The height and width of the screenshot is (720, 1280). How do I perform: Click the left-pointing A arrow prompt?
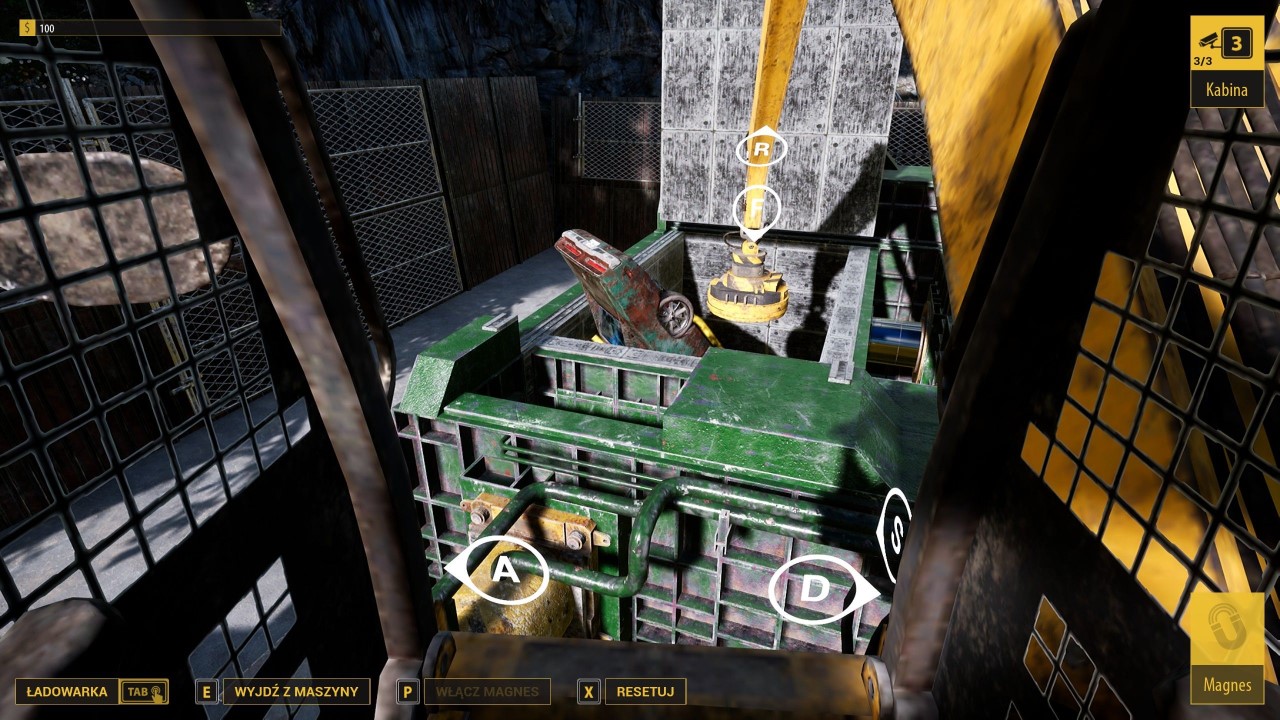click(x=505, y=570)
